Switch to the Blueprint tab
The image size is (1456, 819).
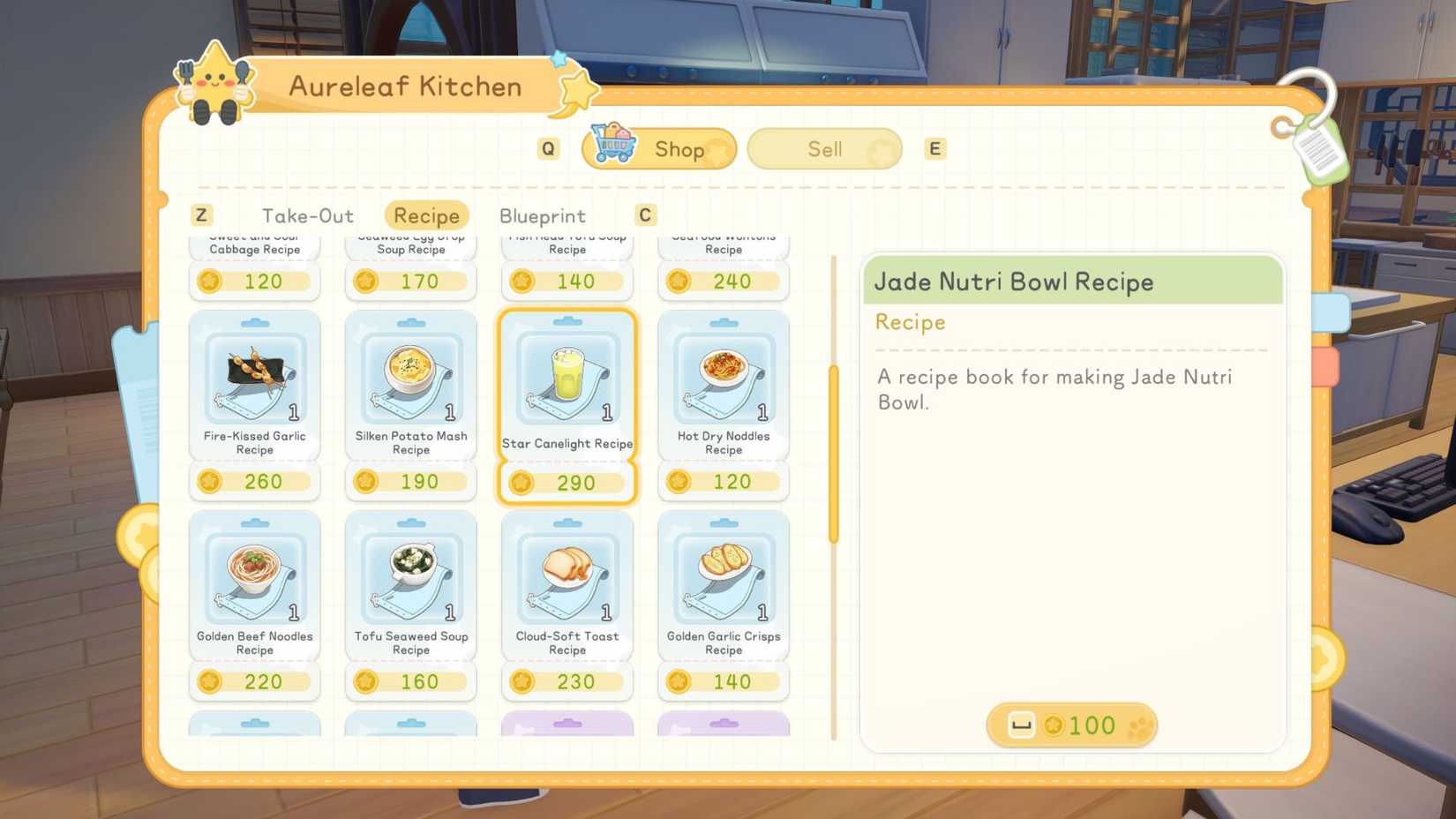542,215
